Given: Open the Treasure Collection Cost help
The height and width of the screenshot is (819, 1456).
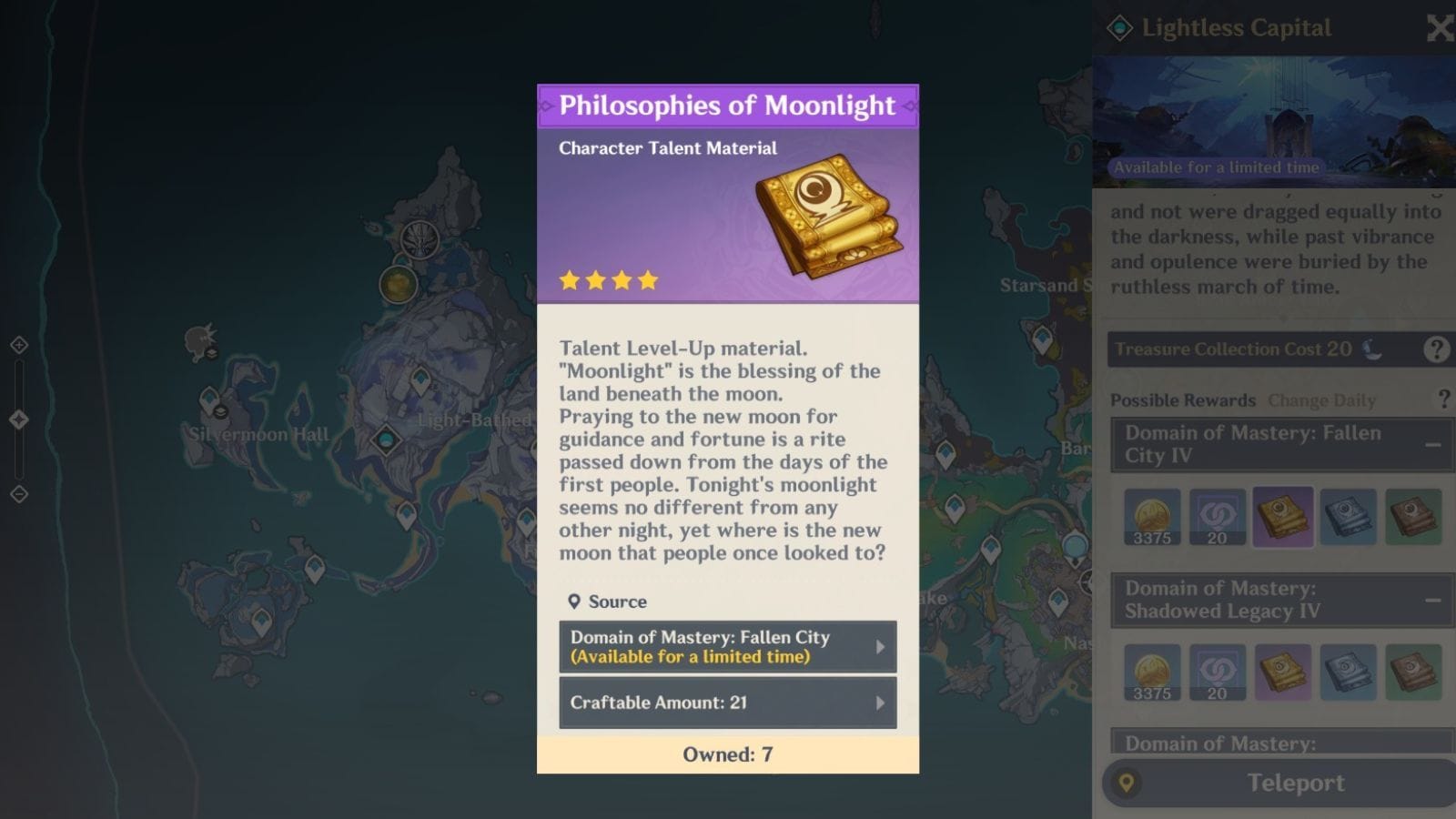Looking at the screenshot, I should [x=1439, y=349].
